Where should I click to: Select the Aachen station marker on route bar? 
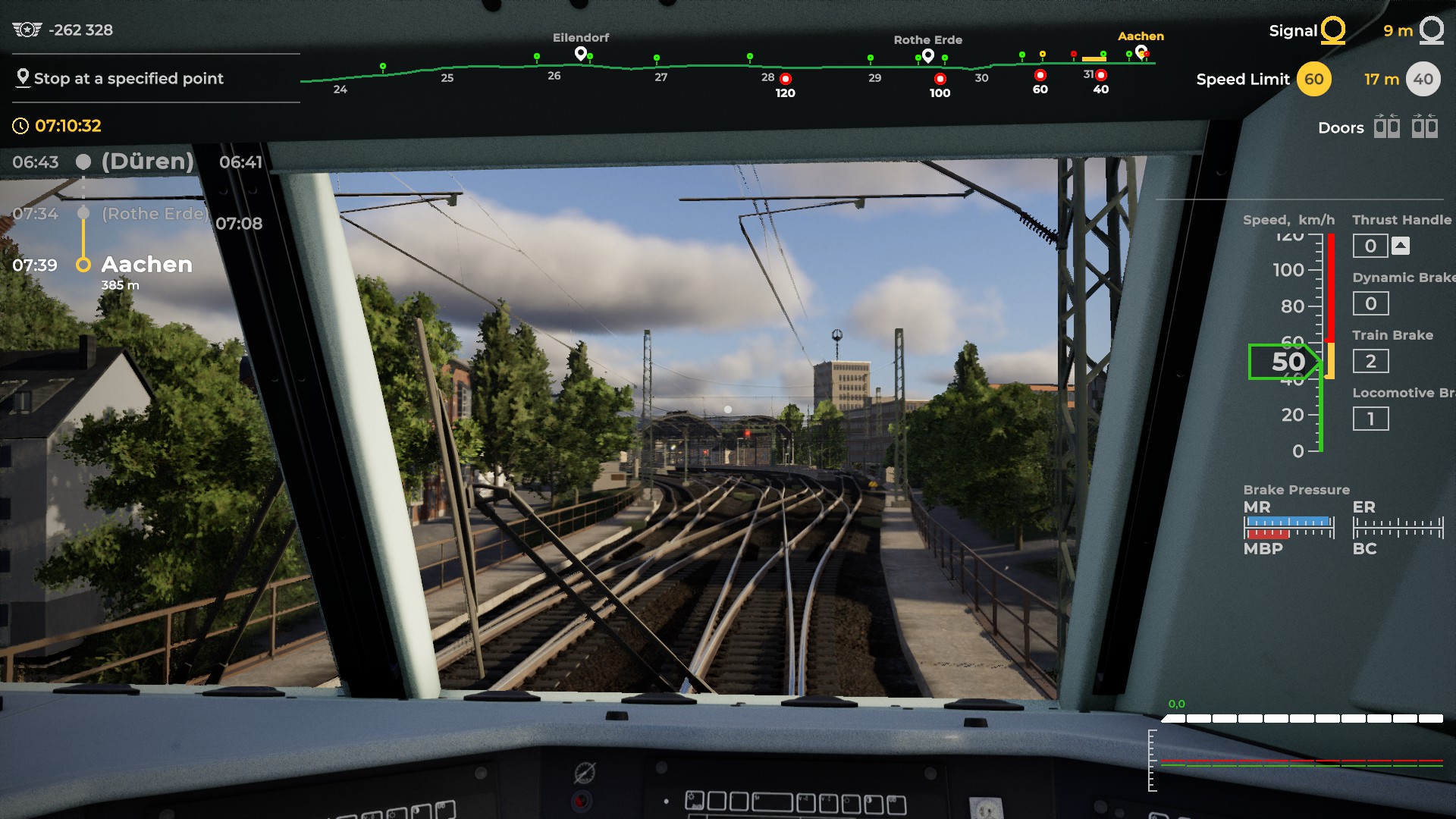click(1141, 52)
